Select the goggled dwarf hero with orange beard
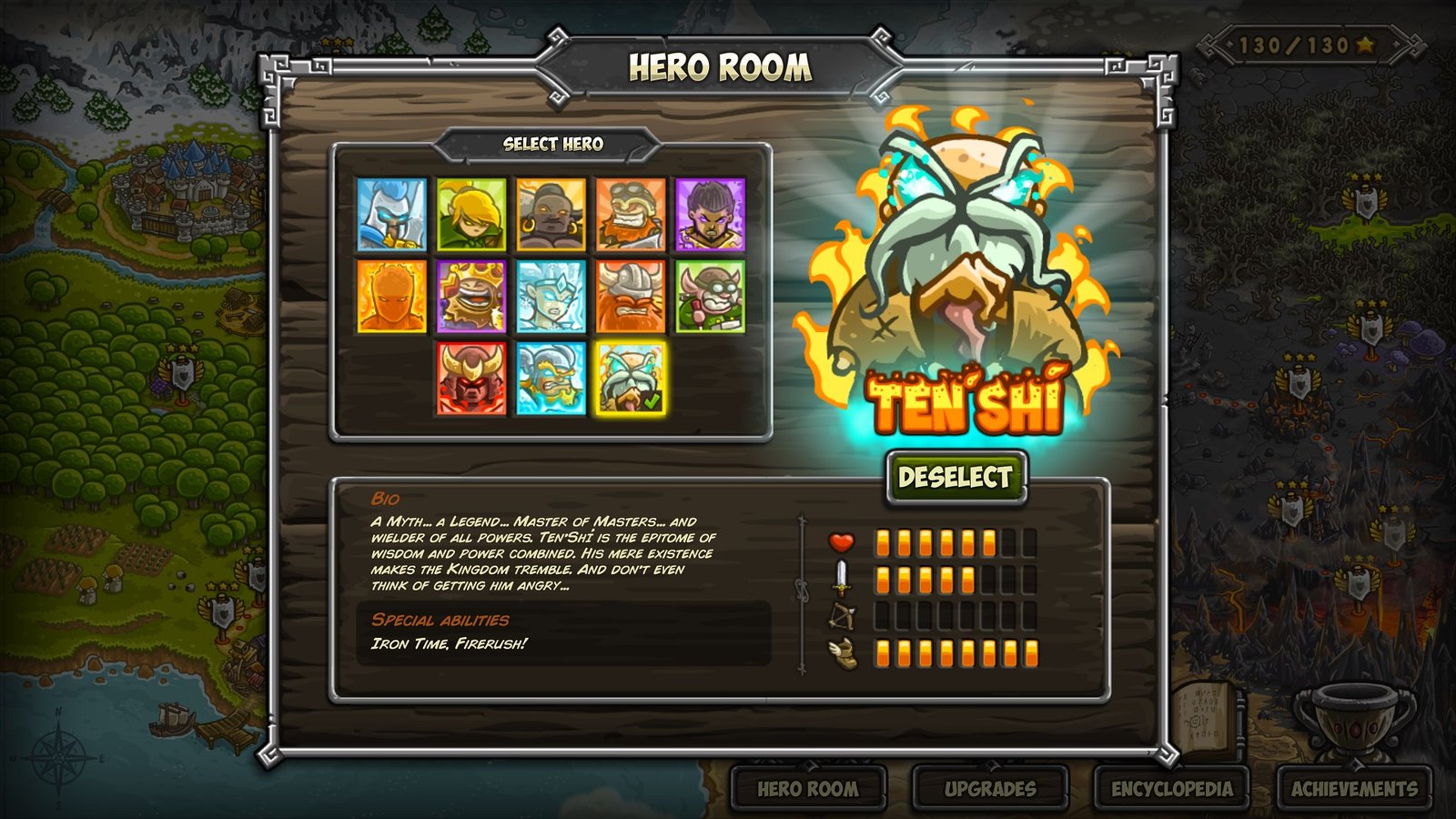Screen dimensions: 1456x819 631,215
